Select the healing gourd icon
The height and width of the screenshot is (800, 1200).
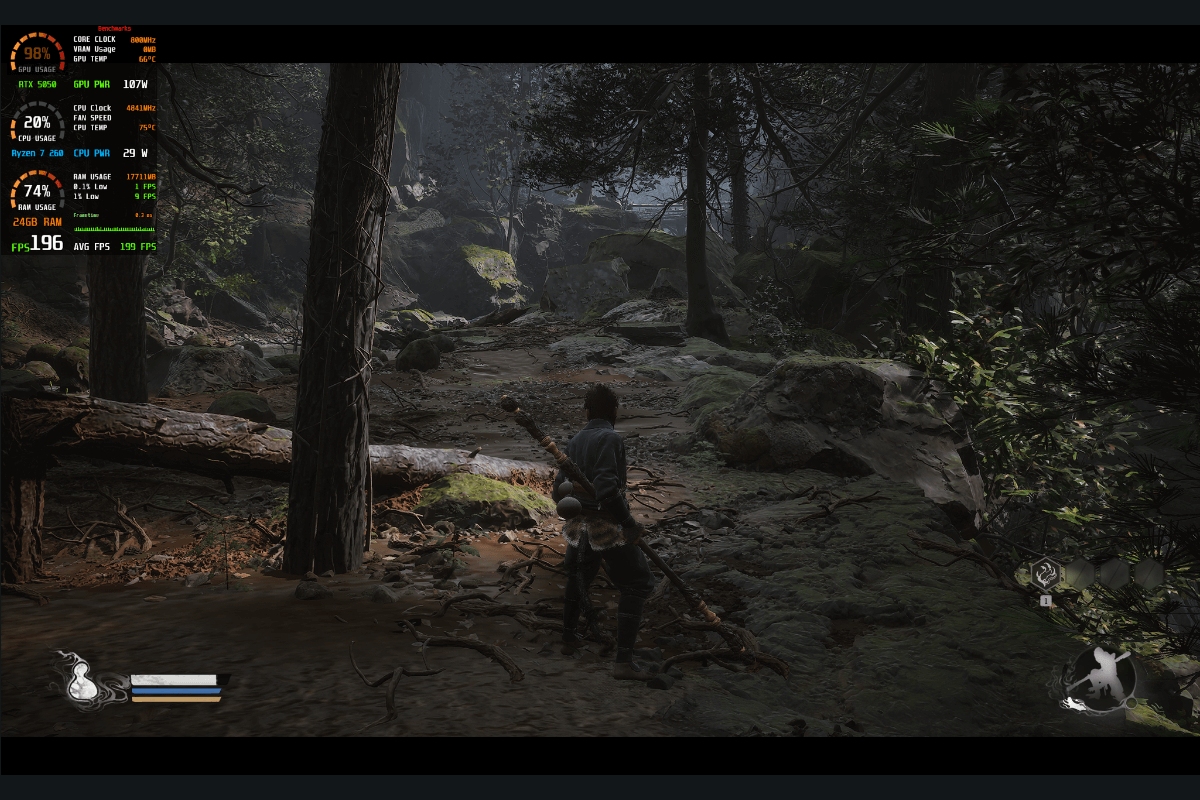pos(83,682)
